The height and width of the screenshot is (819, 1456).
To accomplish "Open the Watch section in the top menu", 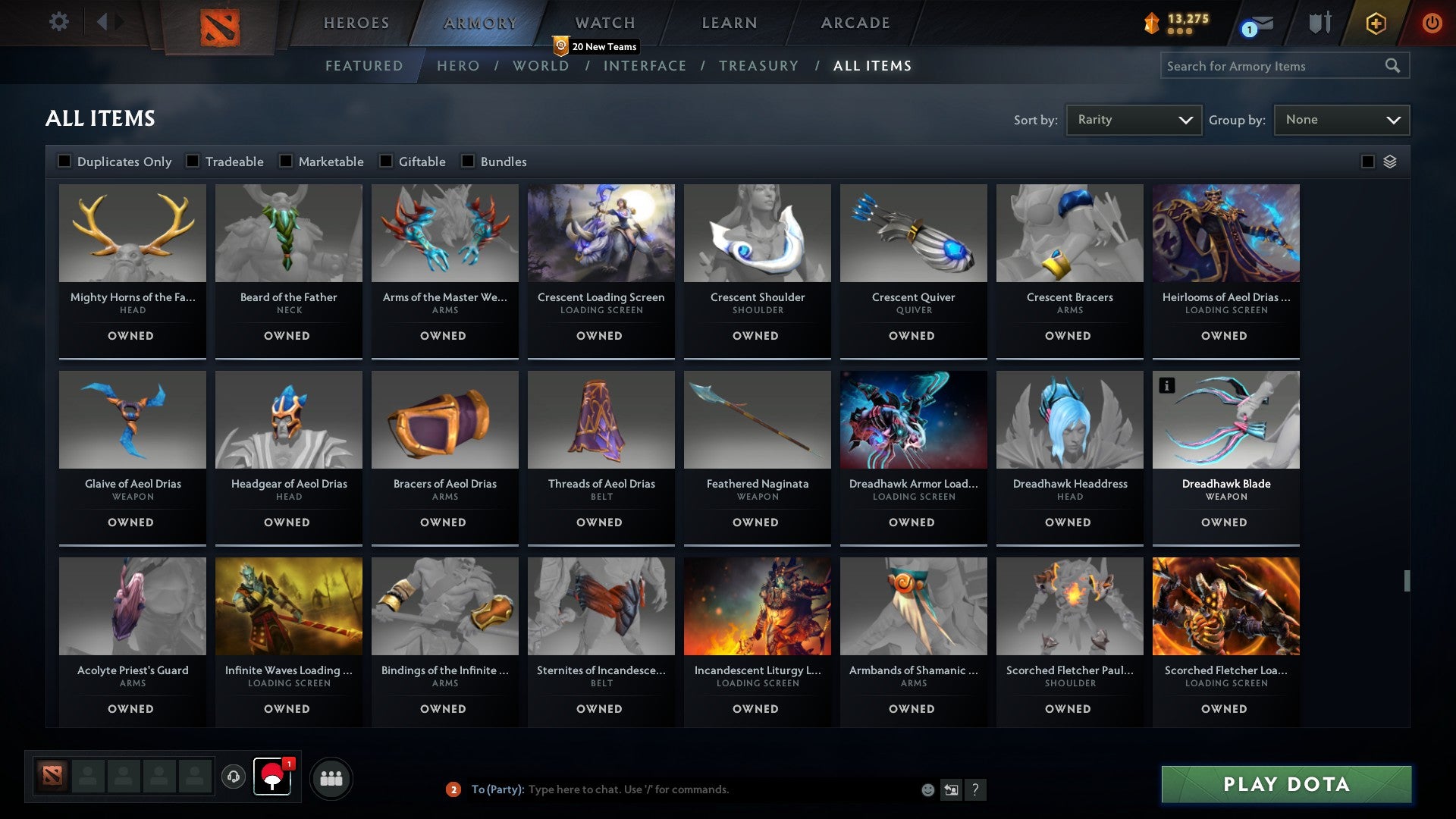I will click(603, 23).
